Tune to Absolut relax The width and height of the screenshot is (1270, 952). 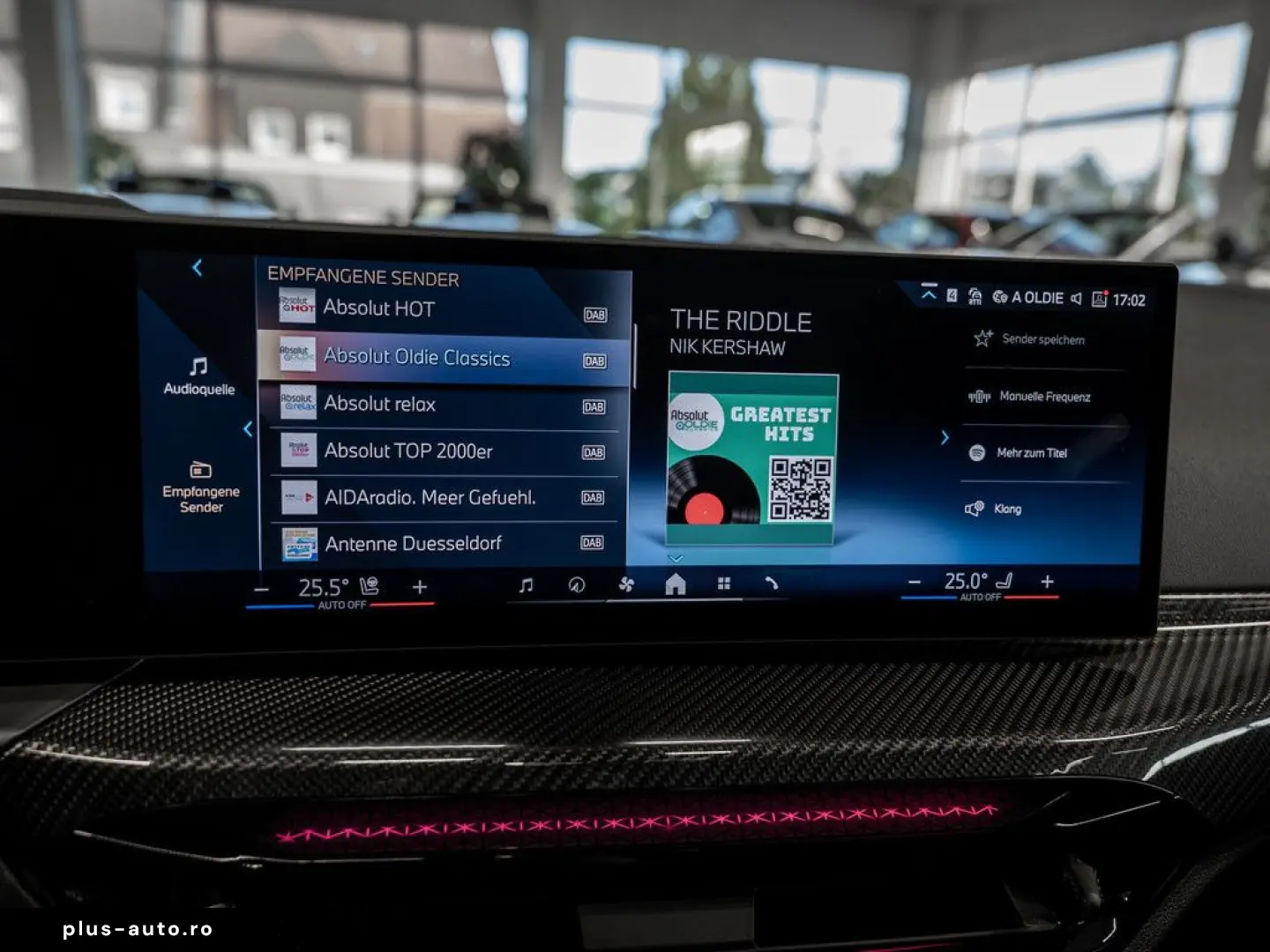click(x=441, y=404)
